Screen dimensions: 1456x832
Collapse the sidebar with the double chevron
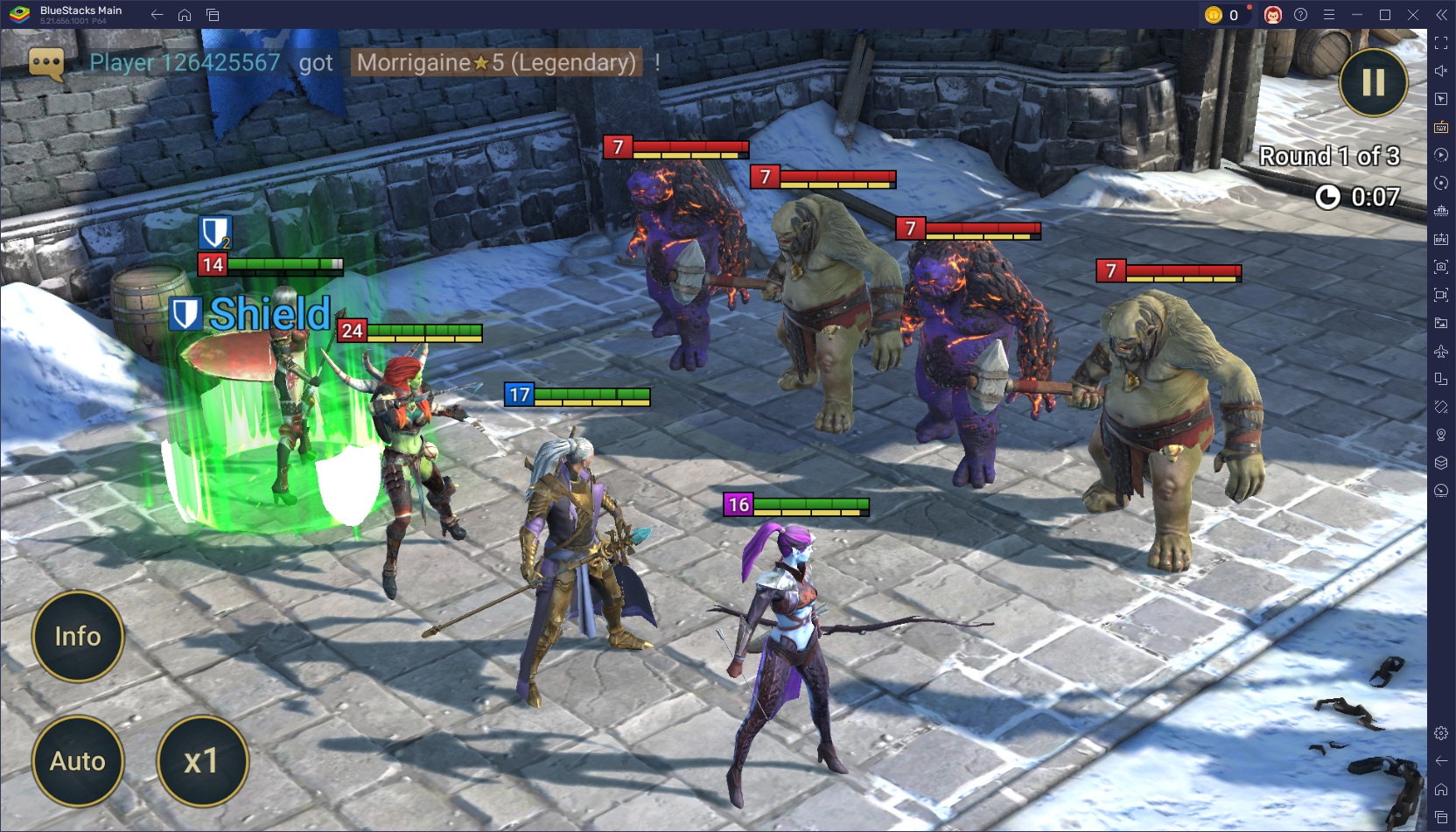[x=1440, y=14]
